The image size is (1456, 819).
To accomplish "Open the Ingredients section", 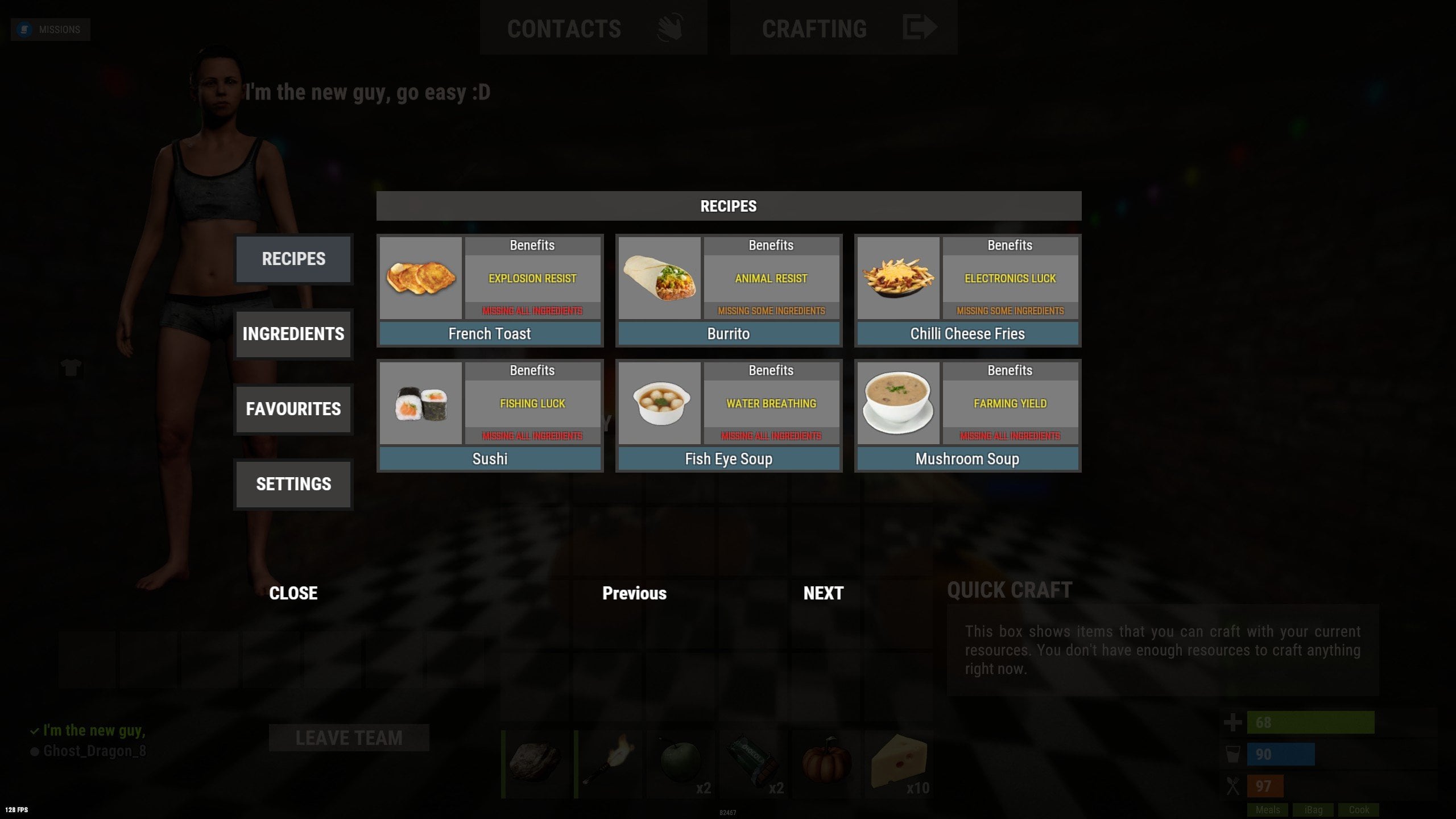I will click(x=293, y=334).
